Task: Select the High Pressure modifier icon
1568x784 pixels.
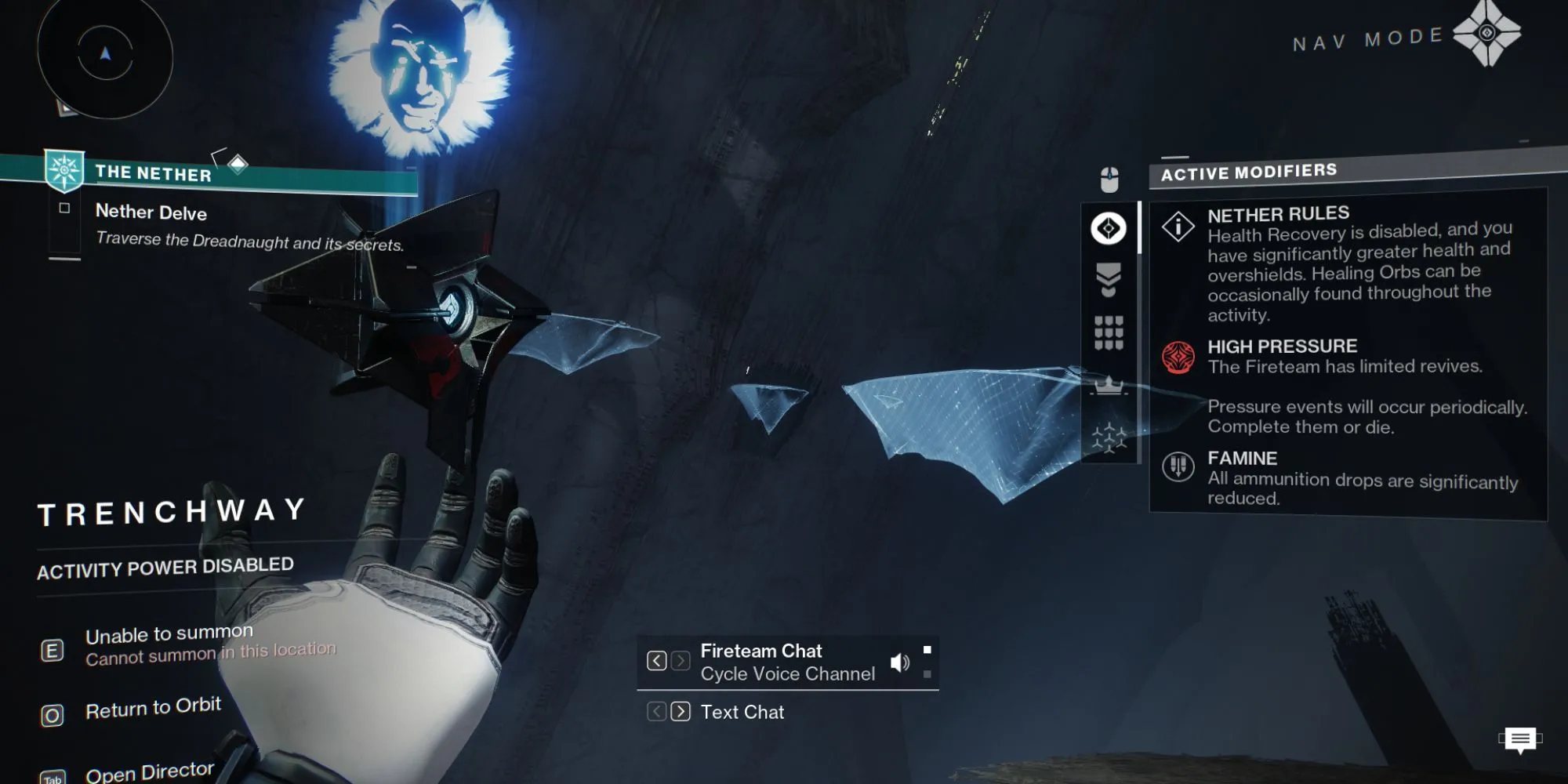Action: point(1178,358)
